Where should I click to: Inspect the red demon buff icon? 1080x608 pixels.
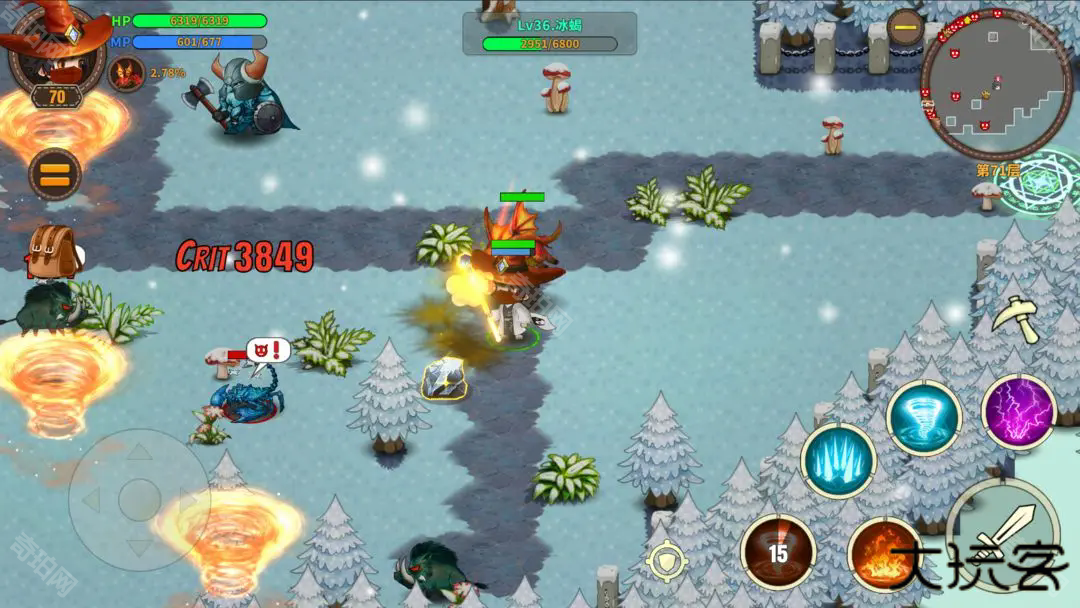127,73
